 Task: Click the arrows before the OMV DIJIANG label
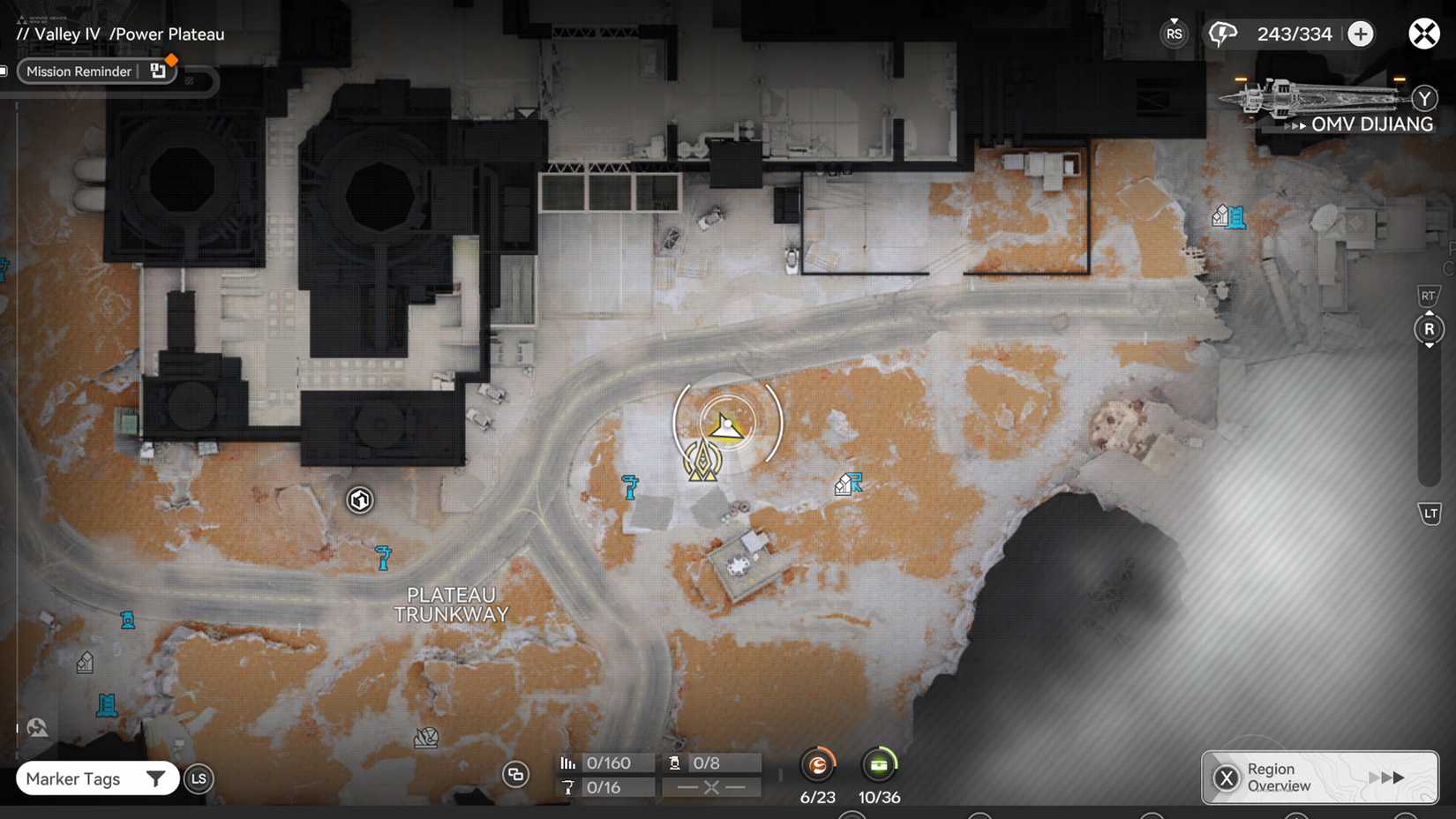[x=1296, y=125]
